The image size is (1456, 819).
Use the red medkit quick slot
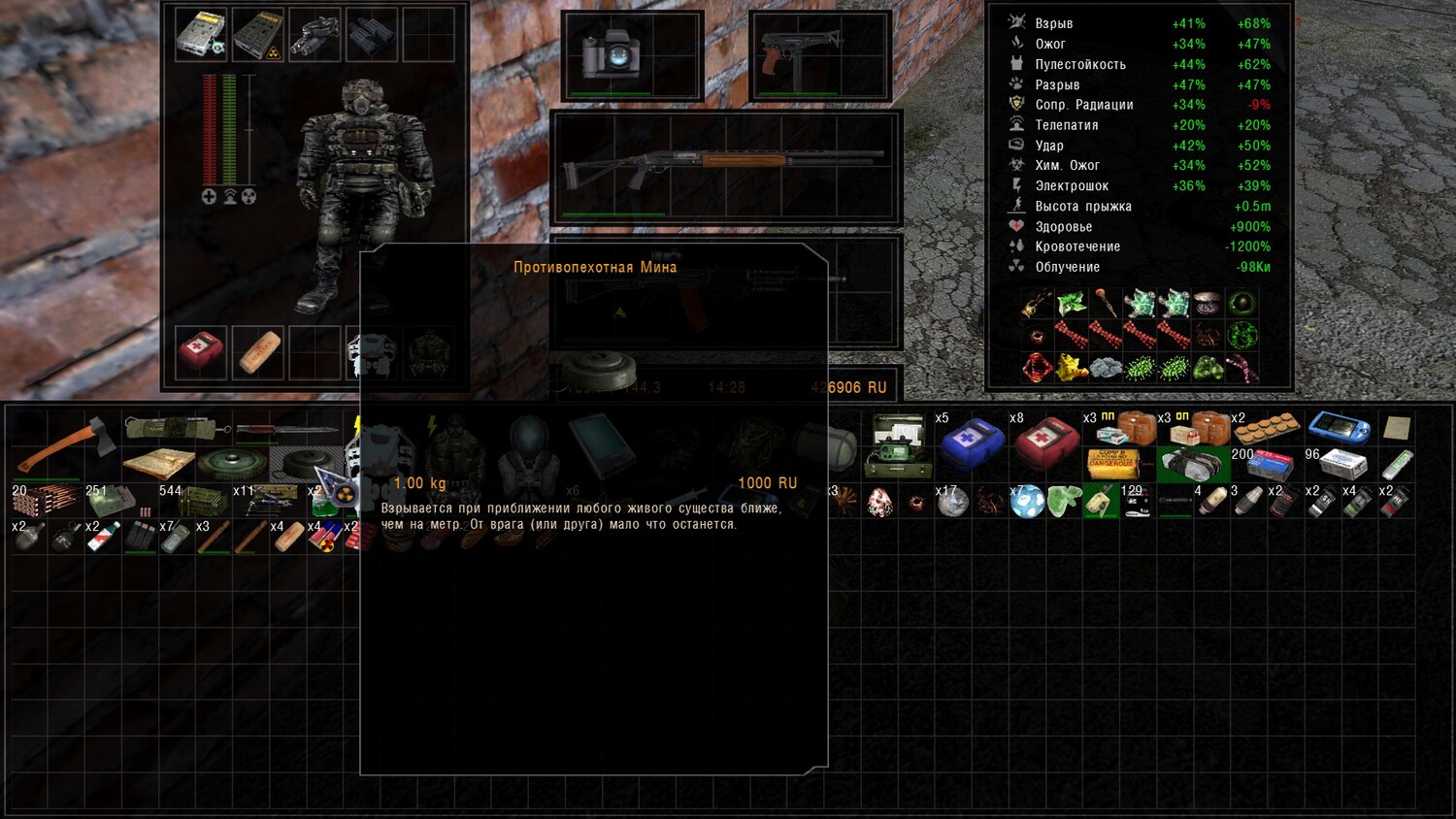click(201, 351)
